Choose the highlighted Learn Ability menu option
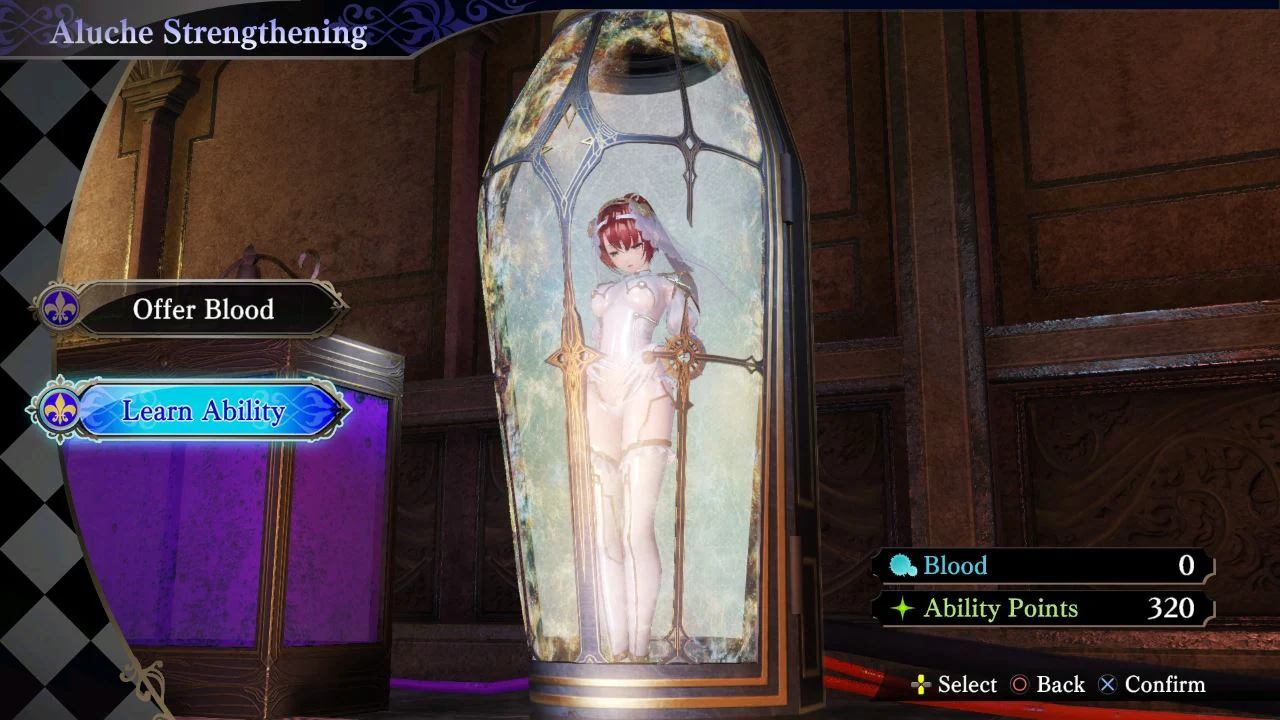The height and width of the screenshot is (720, 1280). pos(205,411)
